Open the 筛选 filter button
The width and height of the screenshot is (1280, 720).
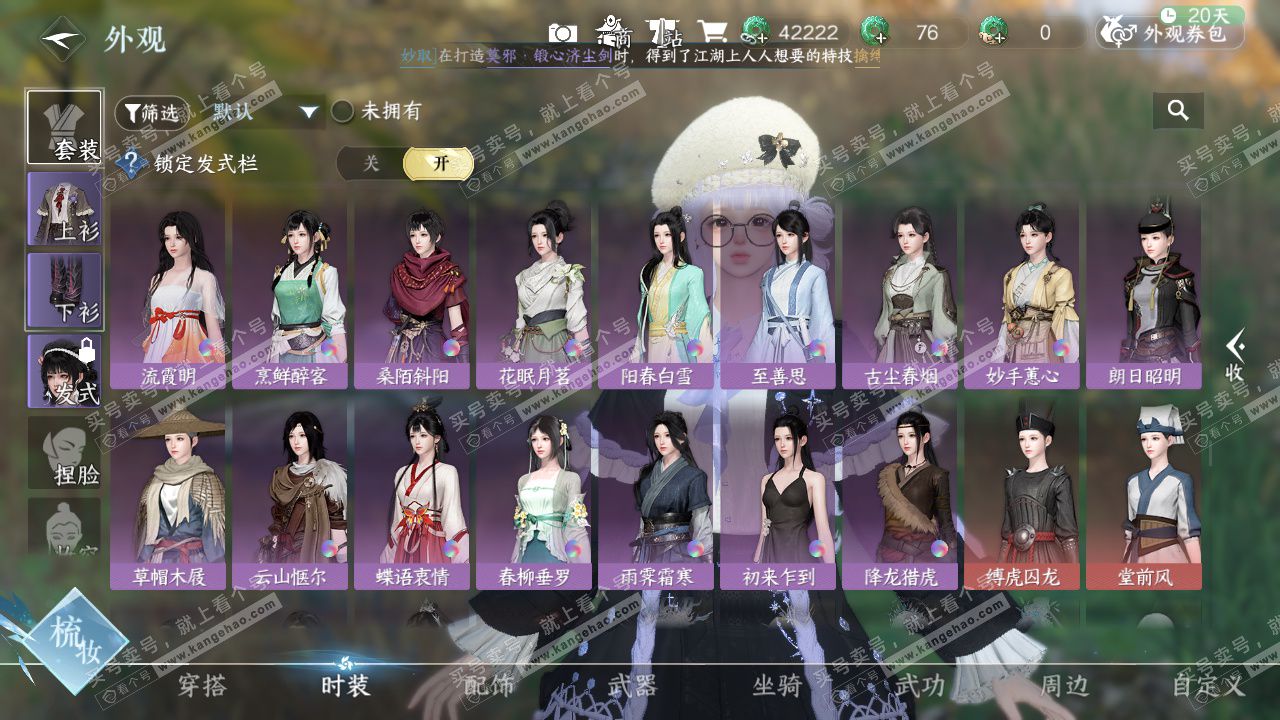point(152,113)
